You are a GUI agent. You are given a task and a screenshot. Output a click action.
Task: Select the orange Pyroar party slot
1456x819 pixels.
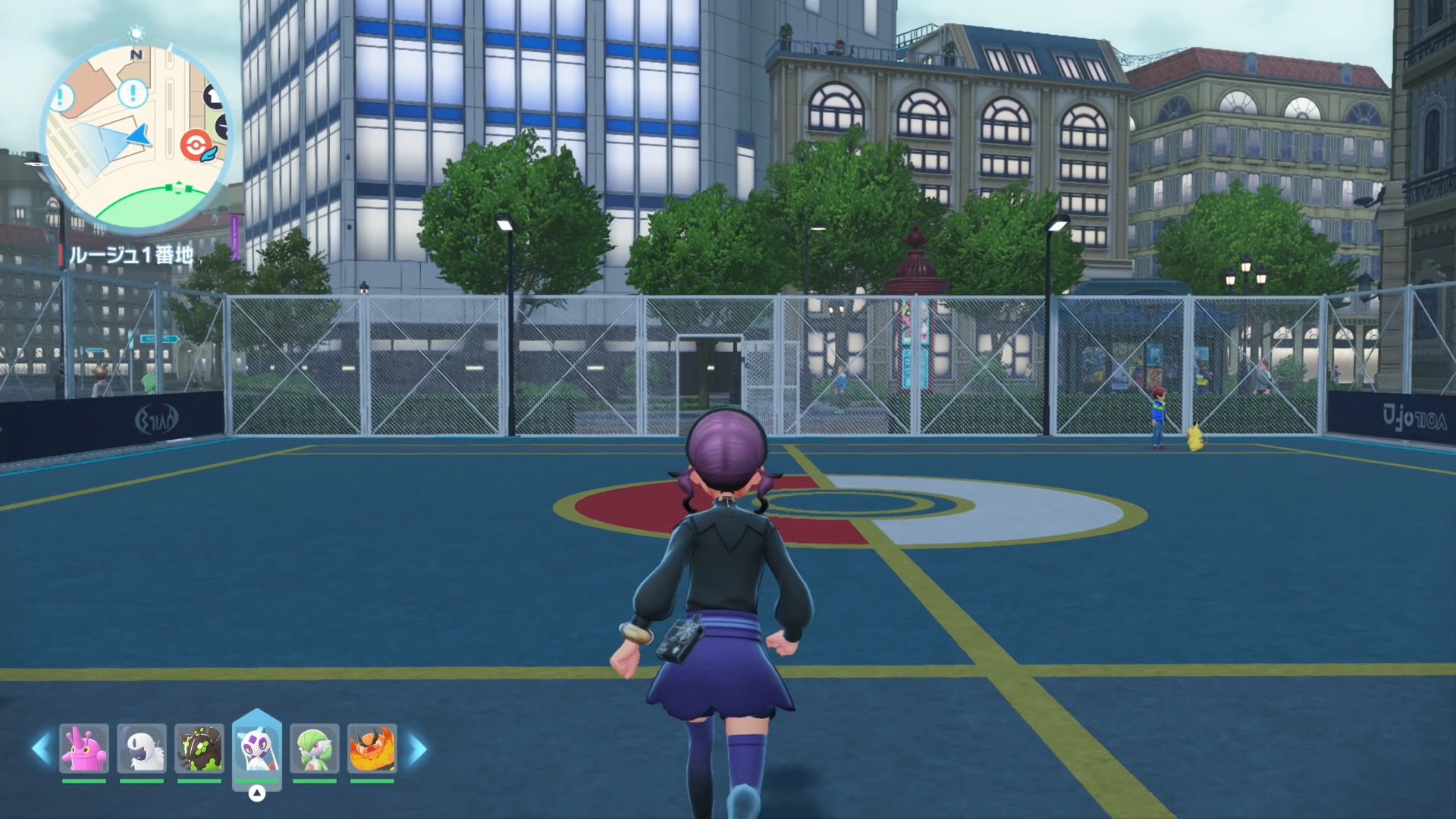pos(372,748)
